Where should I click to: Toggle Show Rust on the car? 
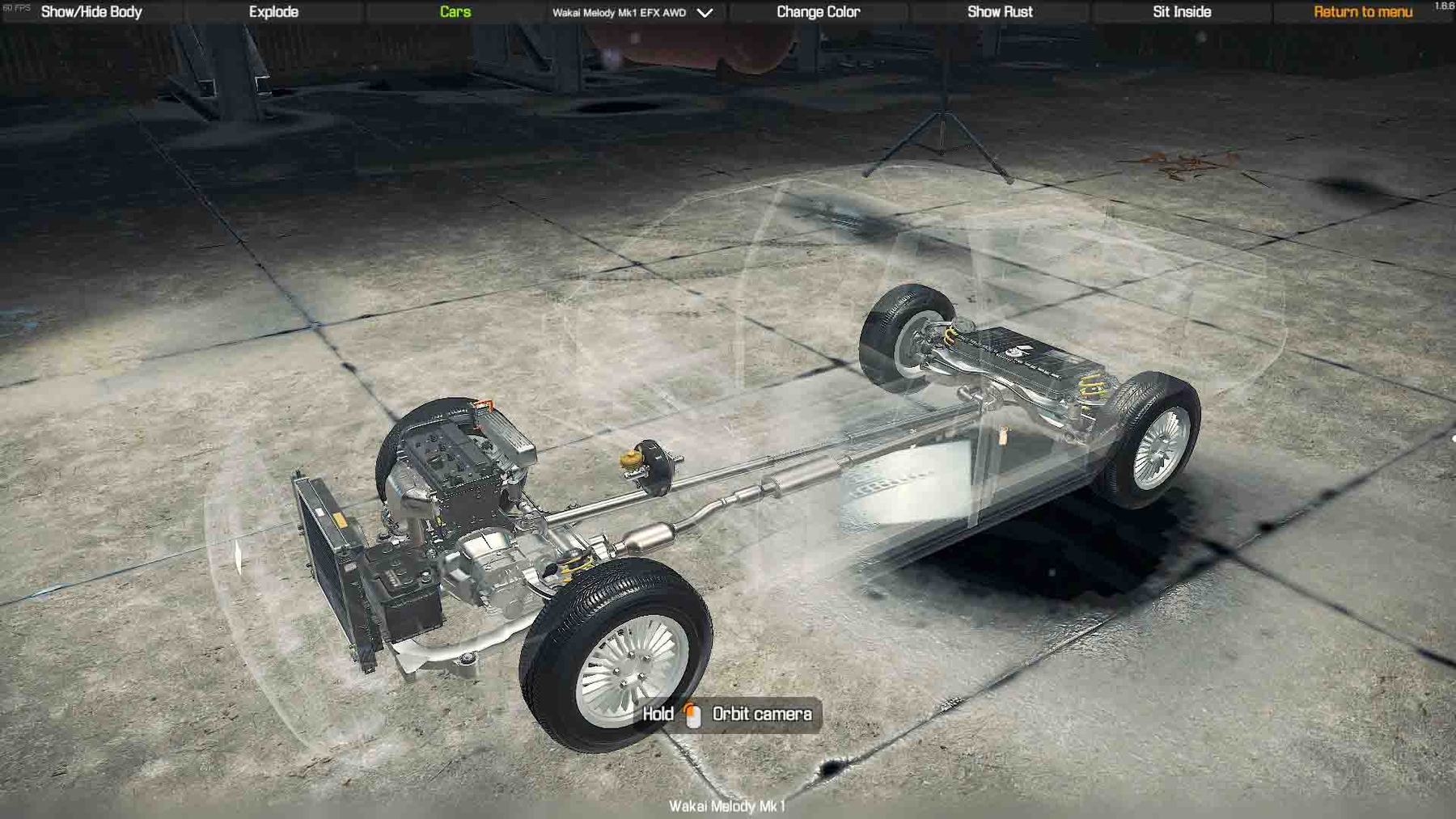click(1000, 12)
